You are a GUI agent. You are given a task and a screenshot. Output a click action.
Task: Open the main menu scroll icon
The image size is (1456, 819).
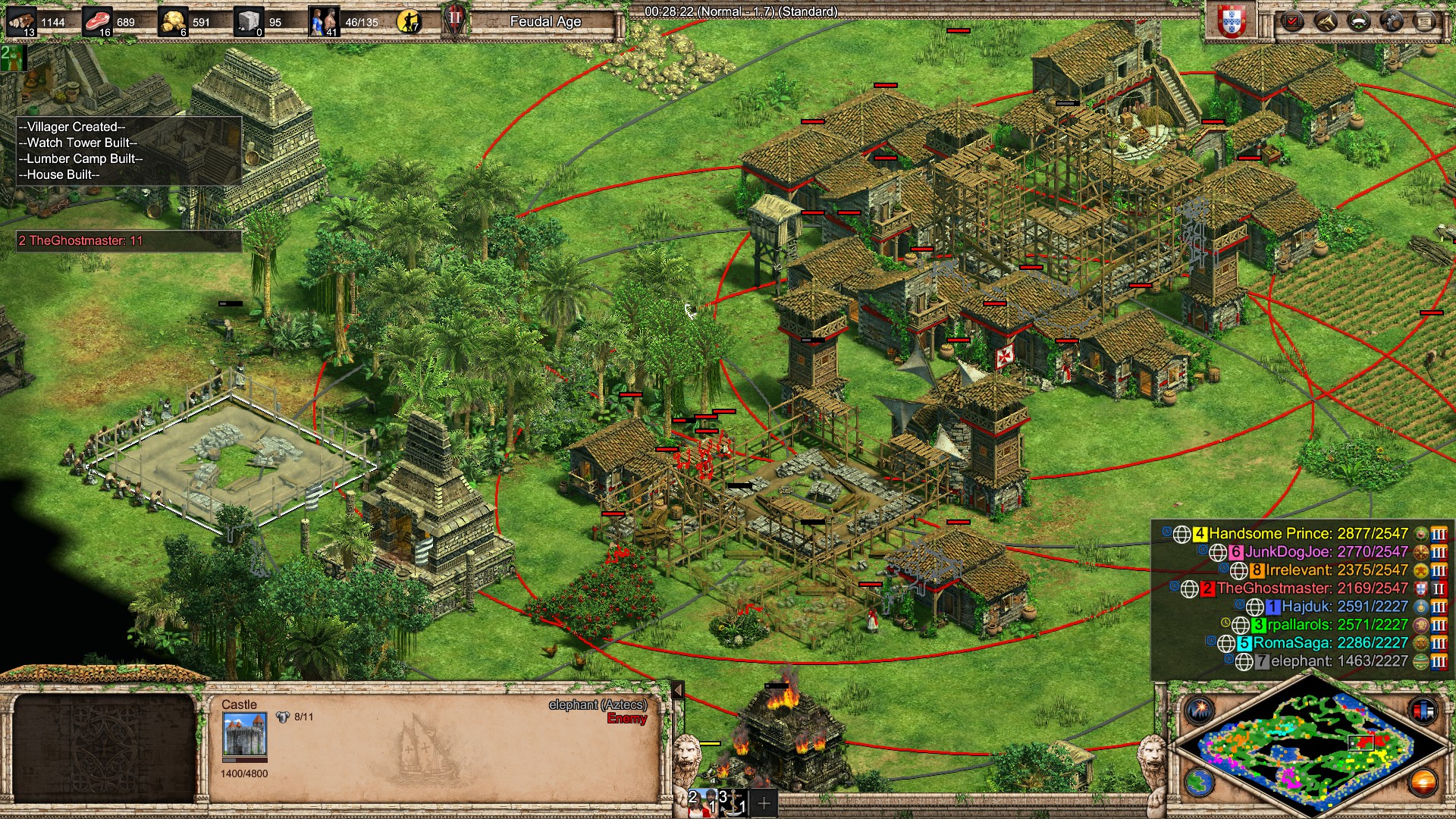pos(1425,21)
